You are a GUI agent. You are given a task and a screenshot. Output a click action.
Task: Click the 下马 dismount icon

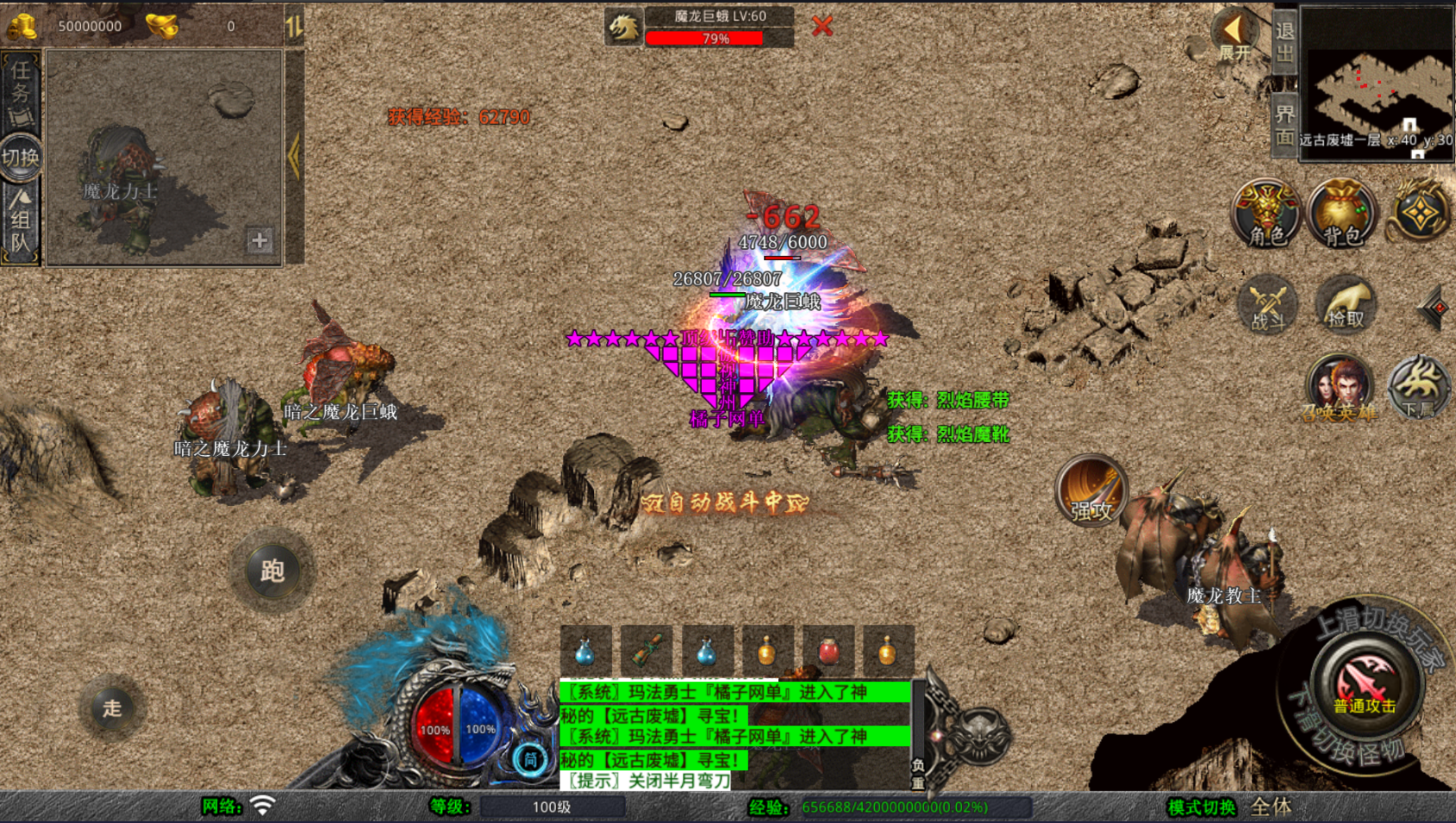tap(1419, 388)
